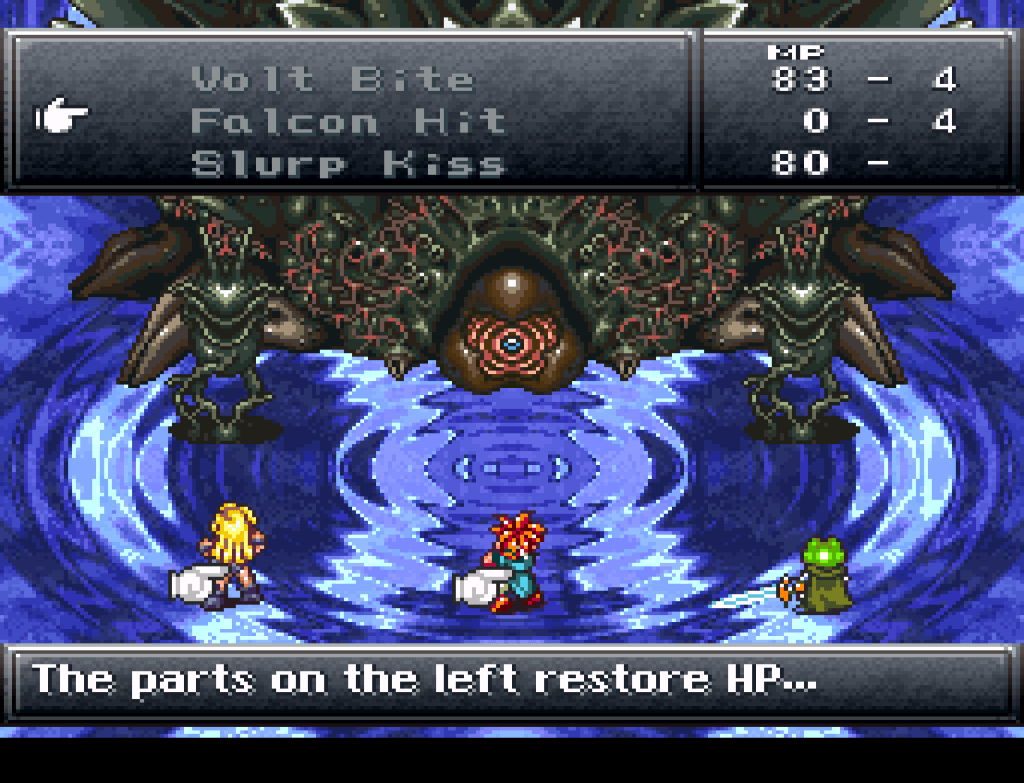
Task: Choose Falcon Hit from the tech list
Action: [x=348, y=122]
